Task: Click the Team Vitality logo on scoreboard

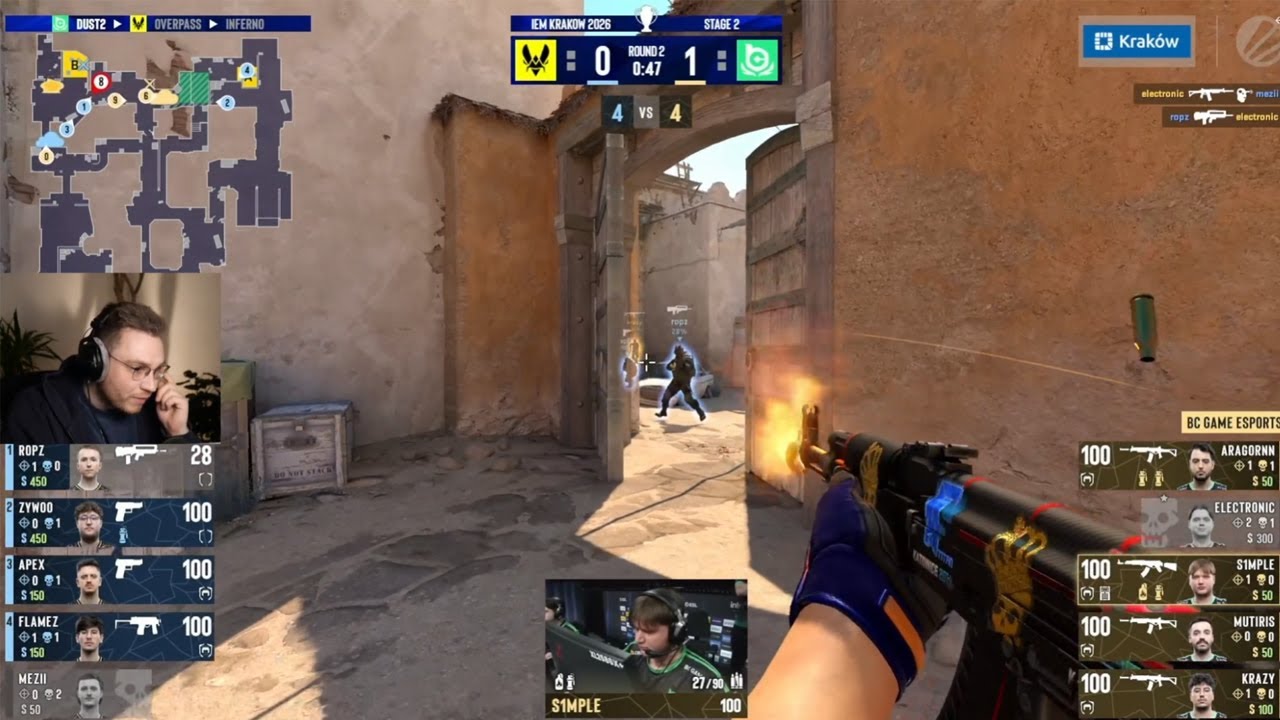Action: [535, 60]
